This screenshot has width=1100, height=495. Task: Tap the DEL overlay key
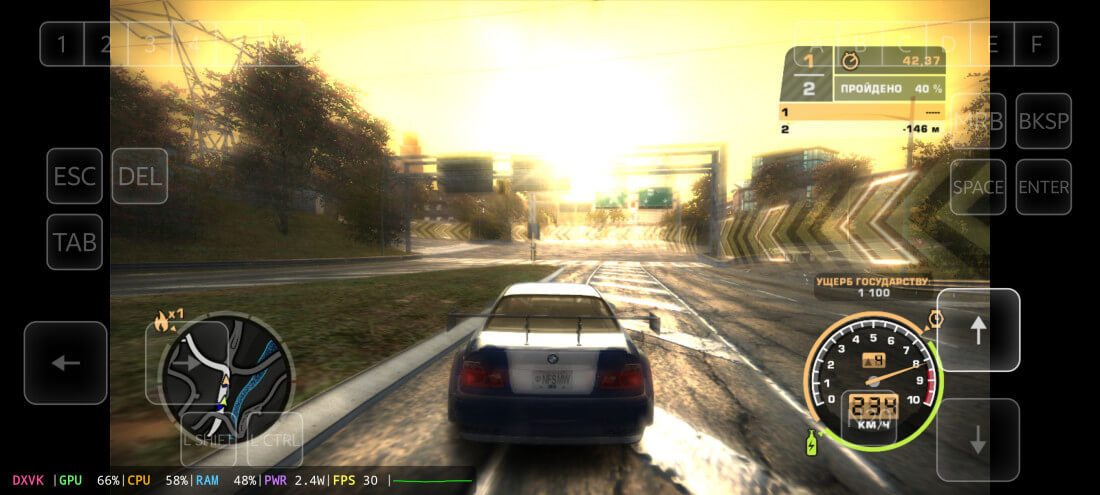pos(140,177)
